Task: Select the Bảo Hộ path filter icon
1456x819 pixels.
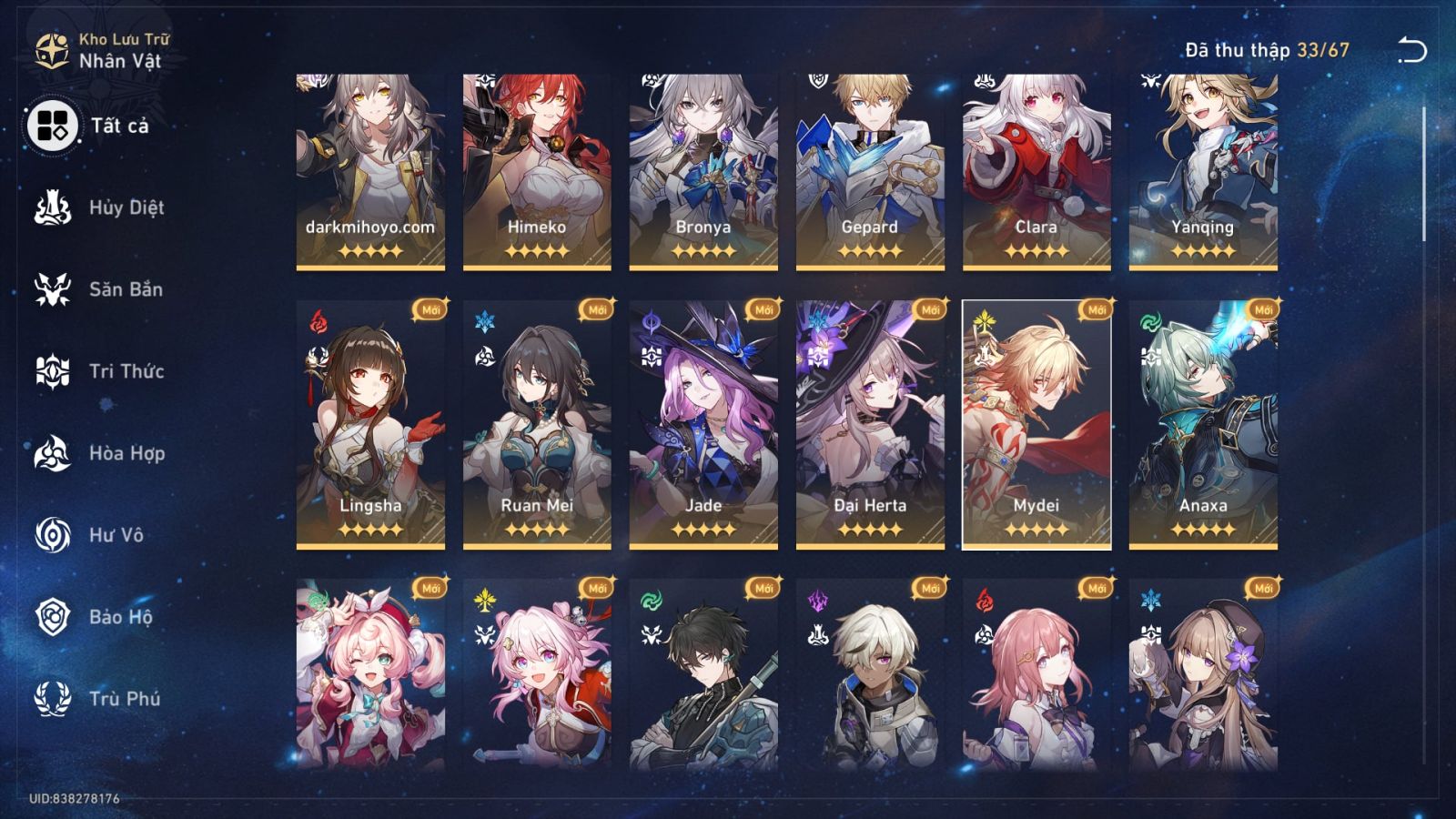Action: [53, 617]
